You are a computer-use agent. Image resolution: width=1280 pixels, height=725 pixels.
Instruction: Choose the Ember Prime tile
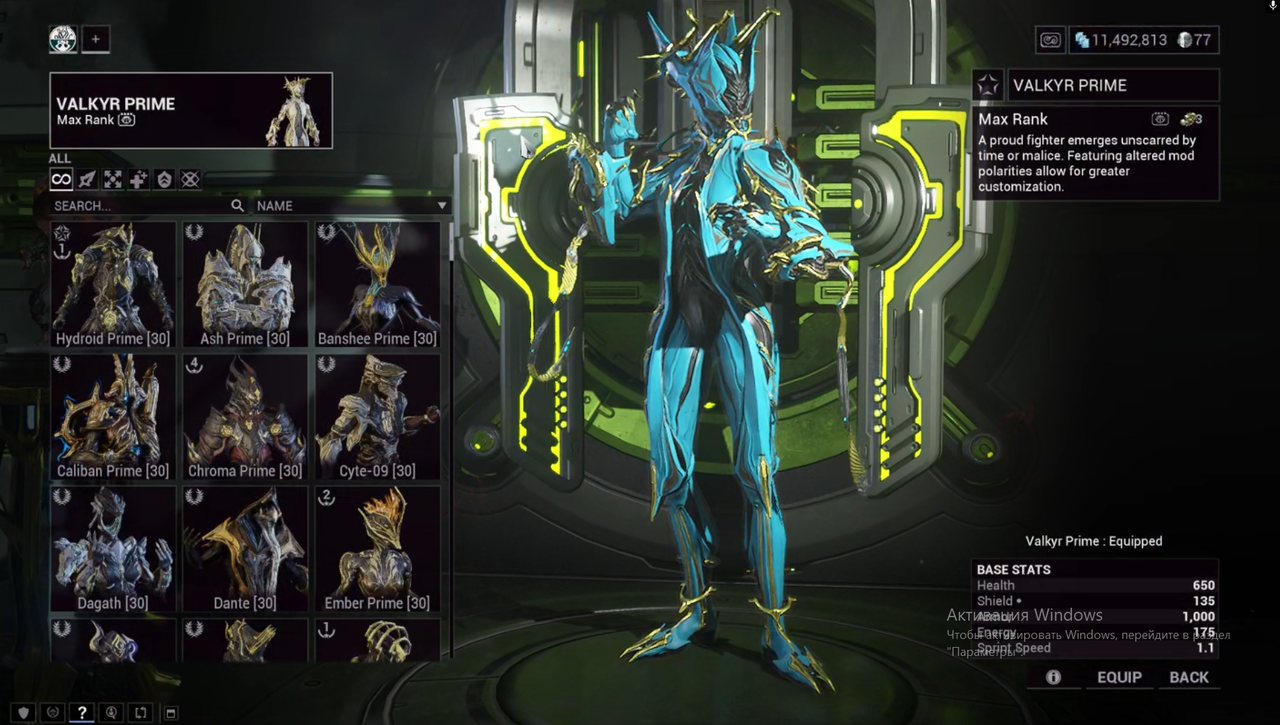377,549
